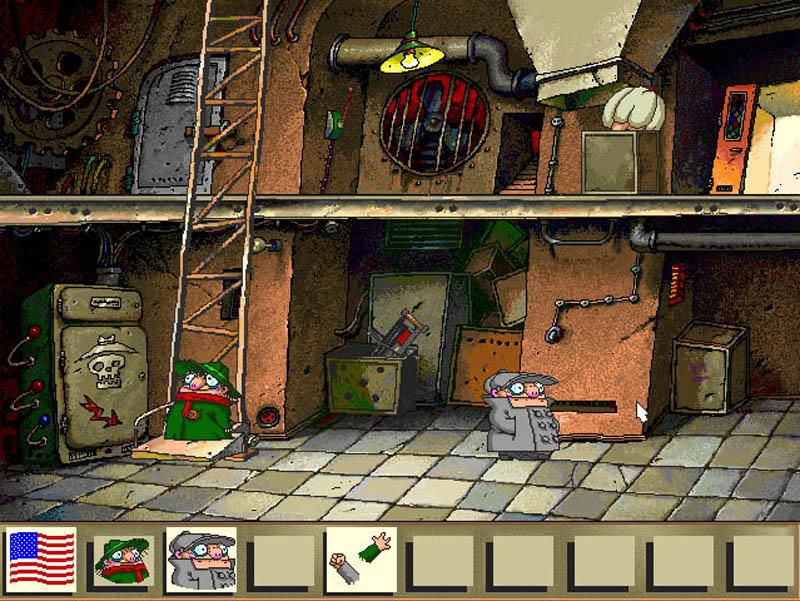Click the American flag icon
The image size is (800, 601).
point(42,560)
